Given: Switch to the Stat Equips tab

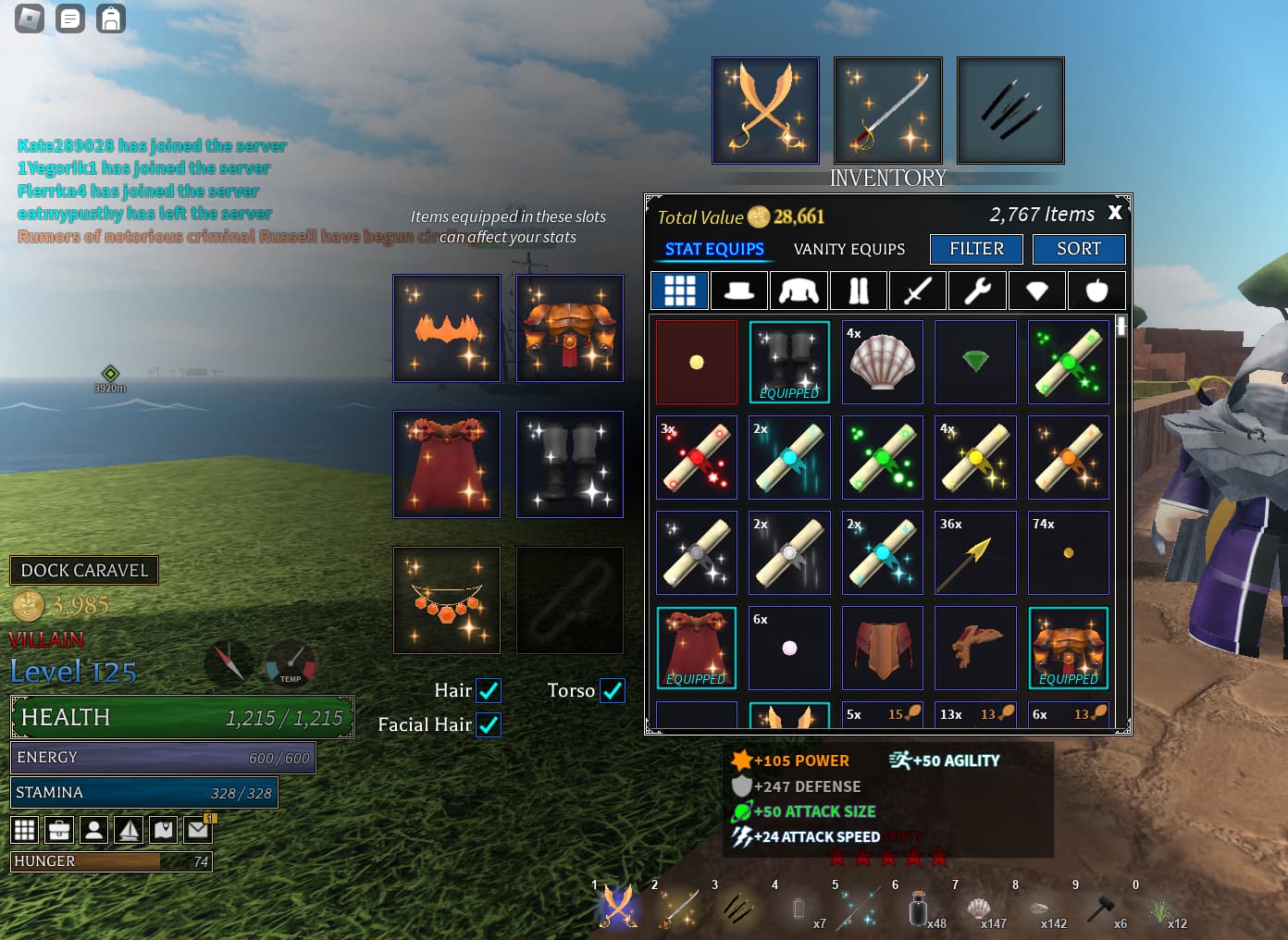Looking at the screenshot, I should click(714, 249).
